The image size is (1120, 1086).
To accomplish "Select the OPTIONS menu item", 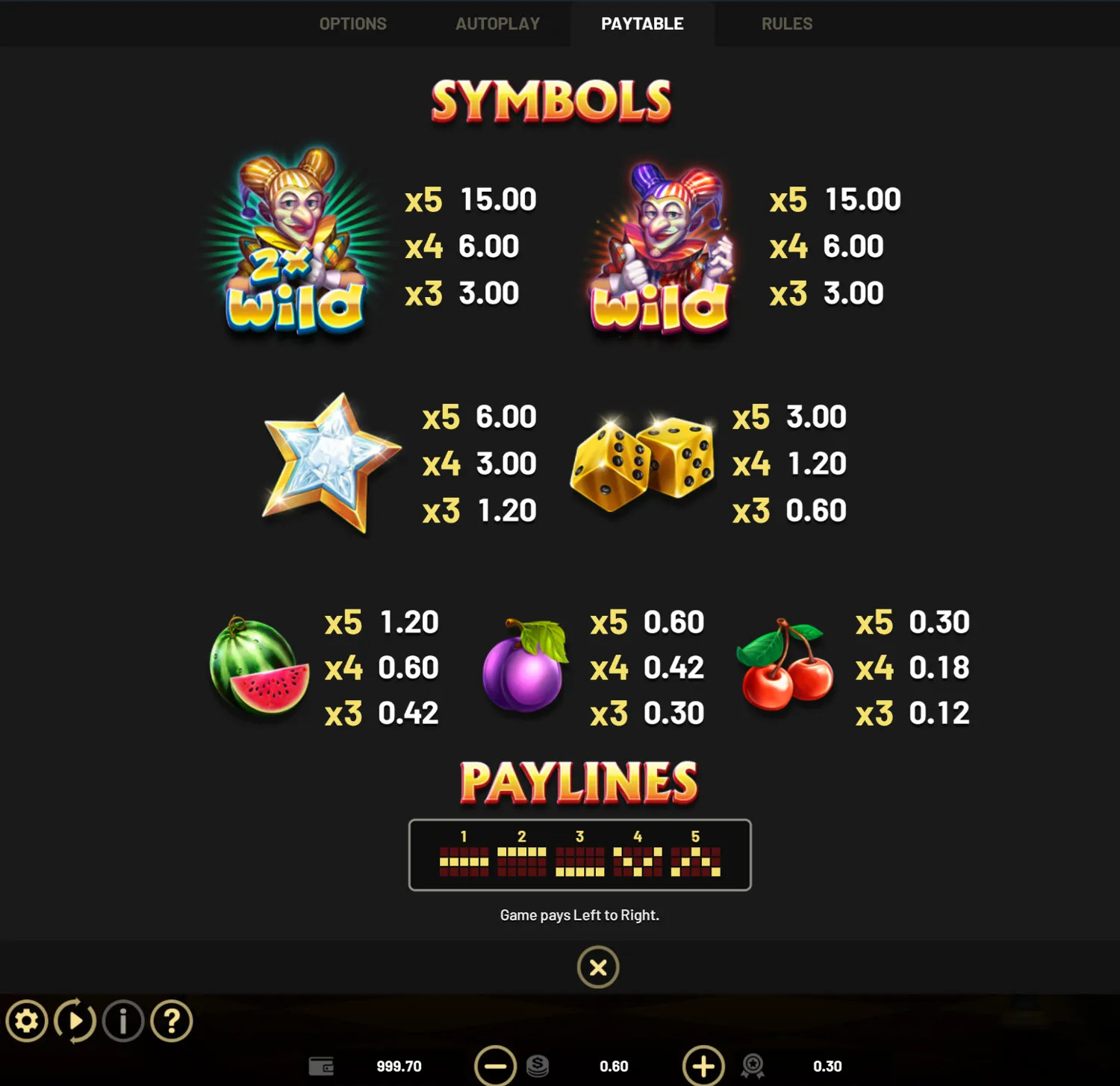I will (352, 23).
